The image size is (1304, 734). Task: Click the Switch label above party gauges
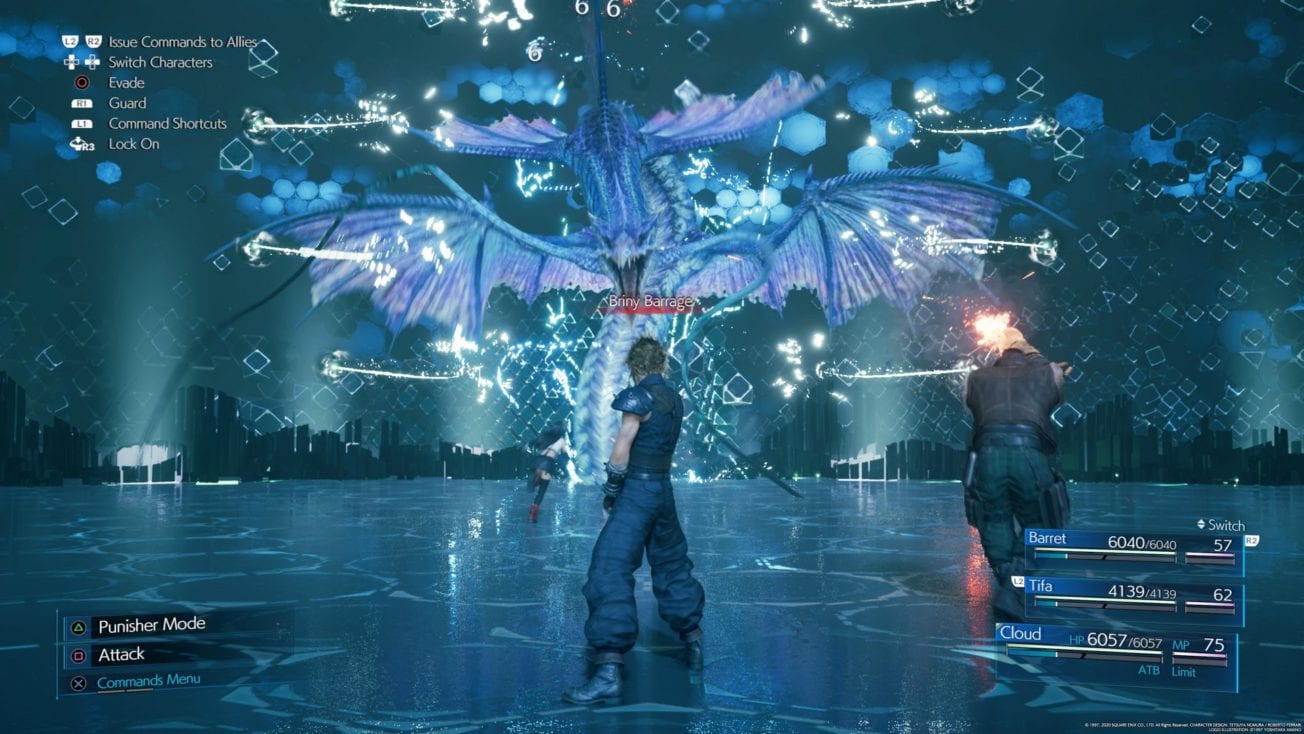pyautogui.click(x=1229, y=525)
